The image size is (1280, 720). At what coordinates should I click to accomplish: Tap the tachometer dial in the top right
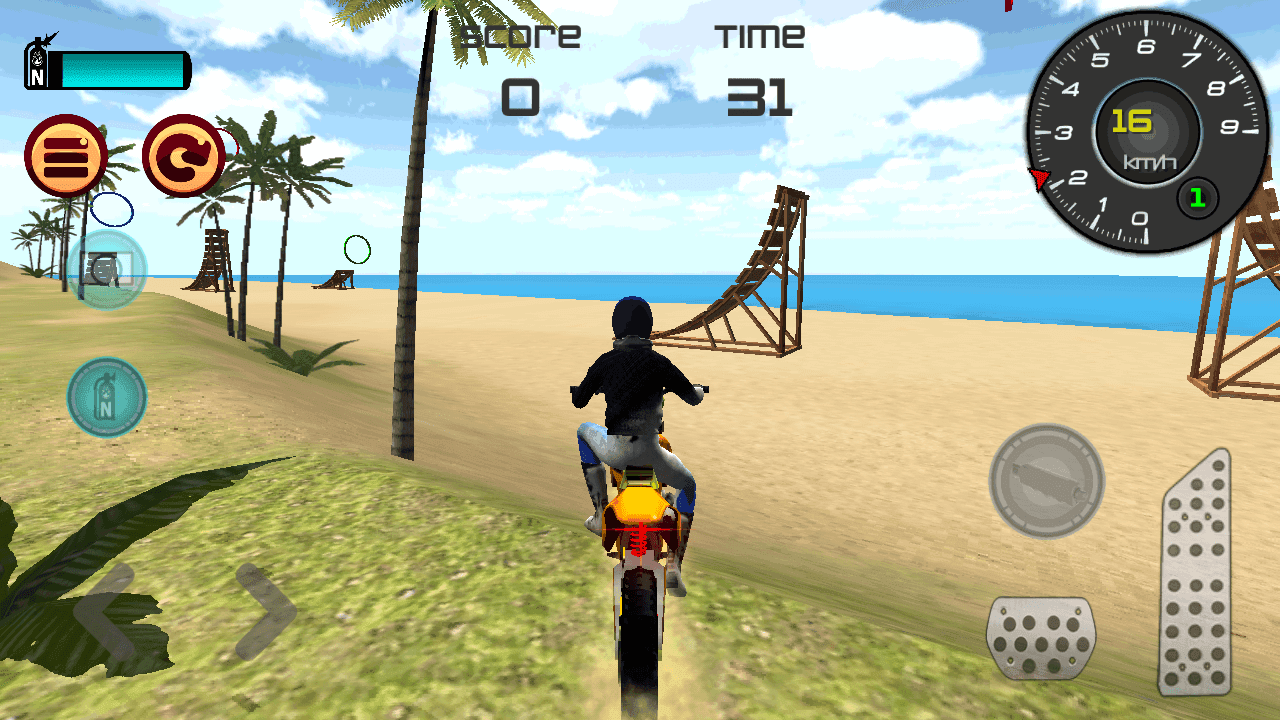tap(1140, 130)
